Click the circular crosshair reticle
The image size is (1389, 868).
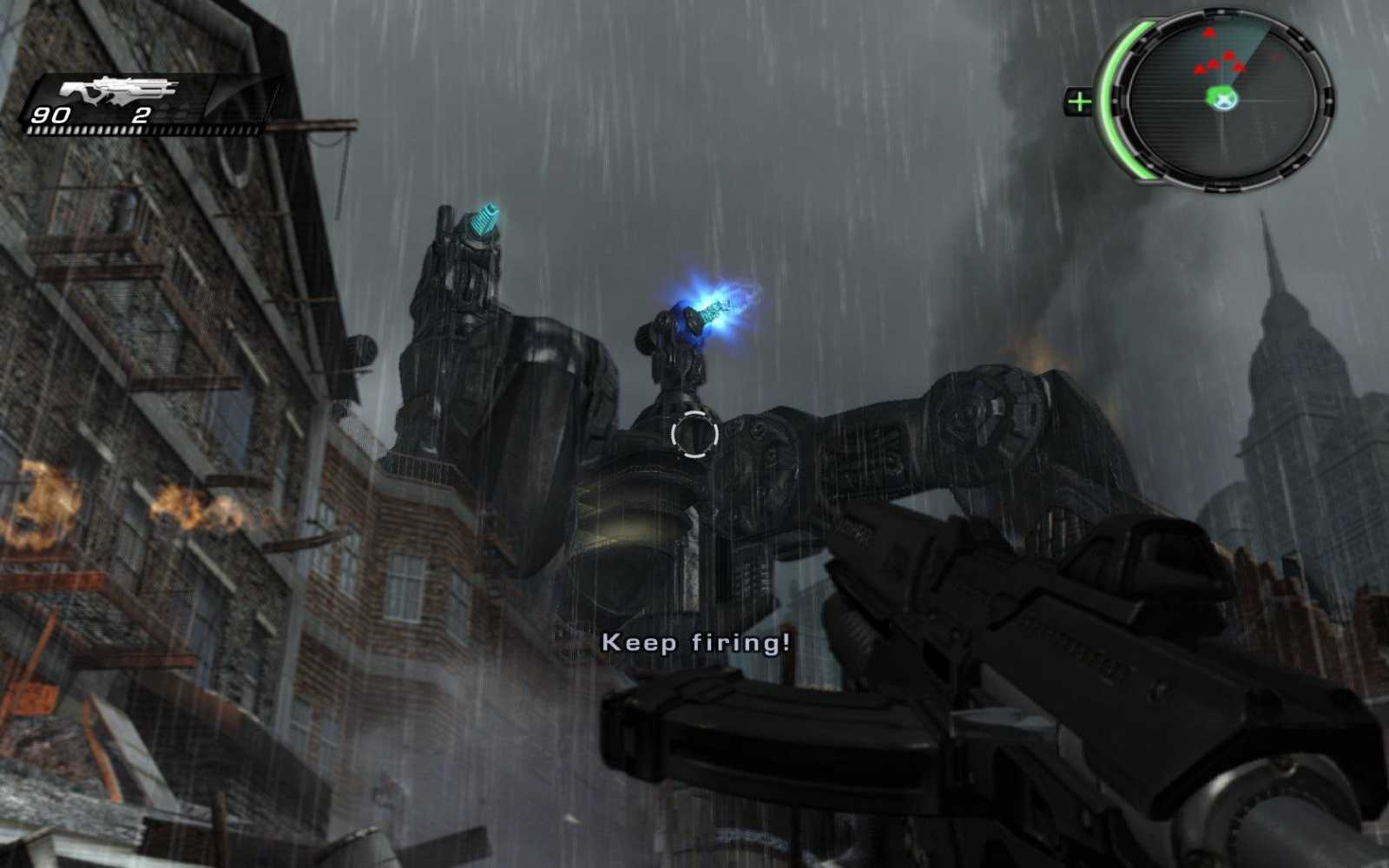(694, 433)
